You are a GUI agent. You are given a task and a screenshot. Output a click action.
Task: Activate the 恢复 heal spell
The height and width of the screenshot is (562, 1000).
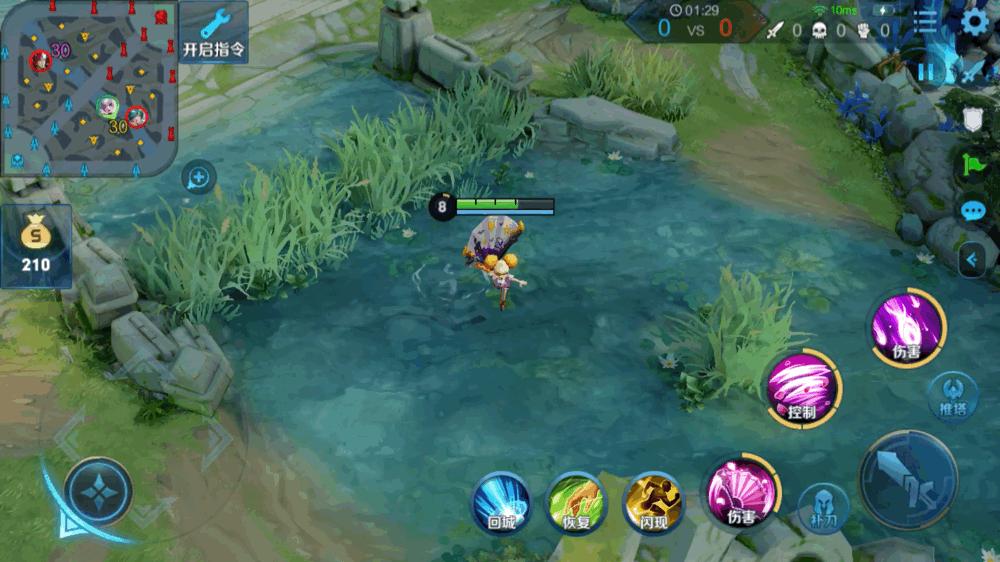[576, 500]
